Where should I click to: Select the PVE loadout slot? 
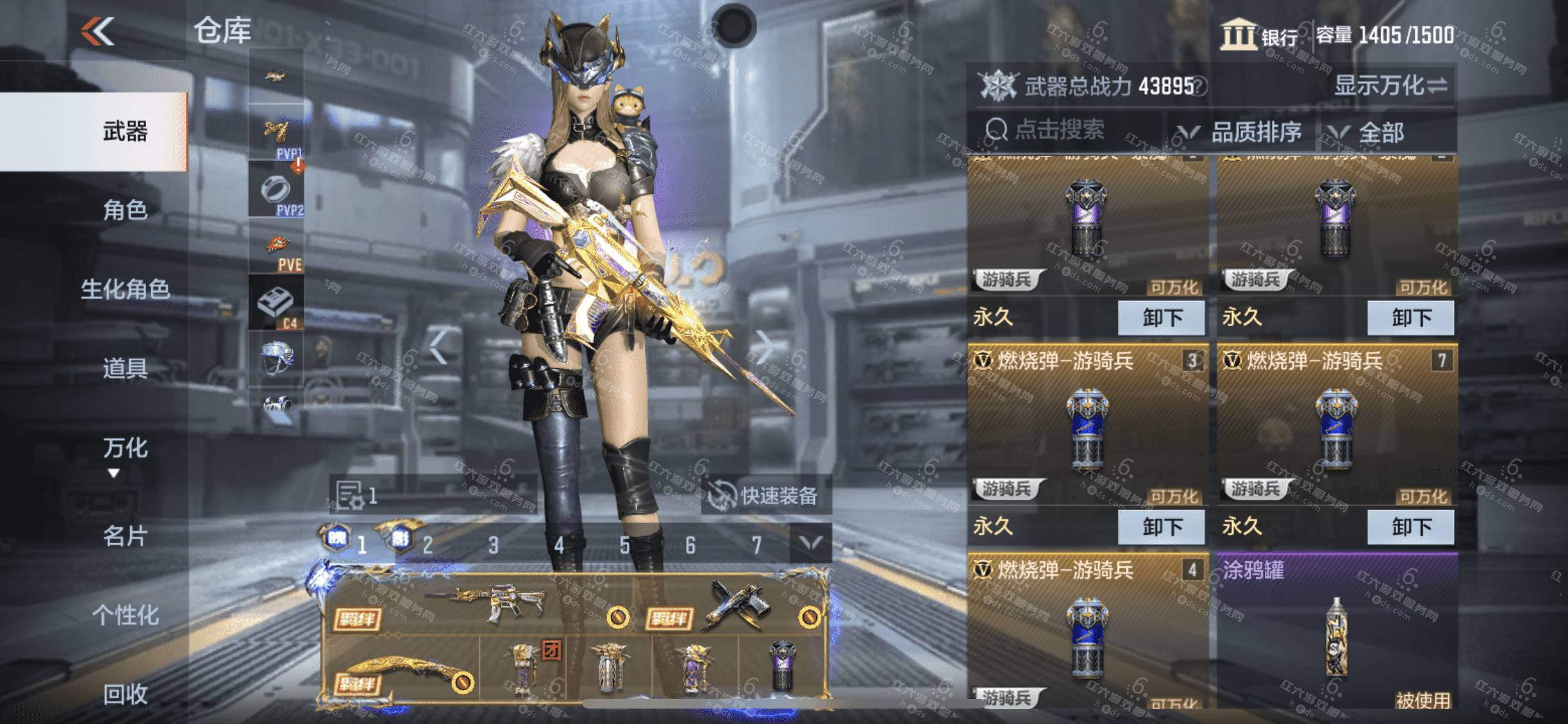pos(277,252)
